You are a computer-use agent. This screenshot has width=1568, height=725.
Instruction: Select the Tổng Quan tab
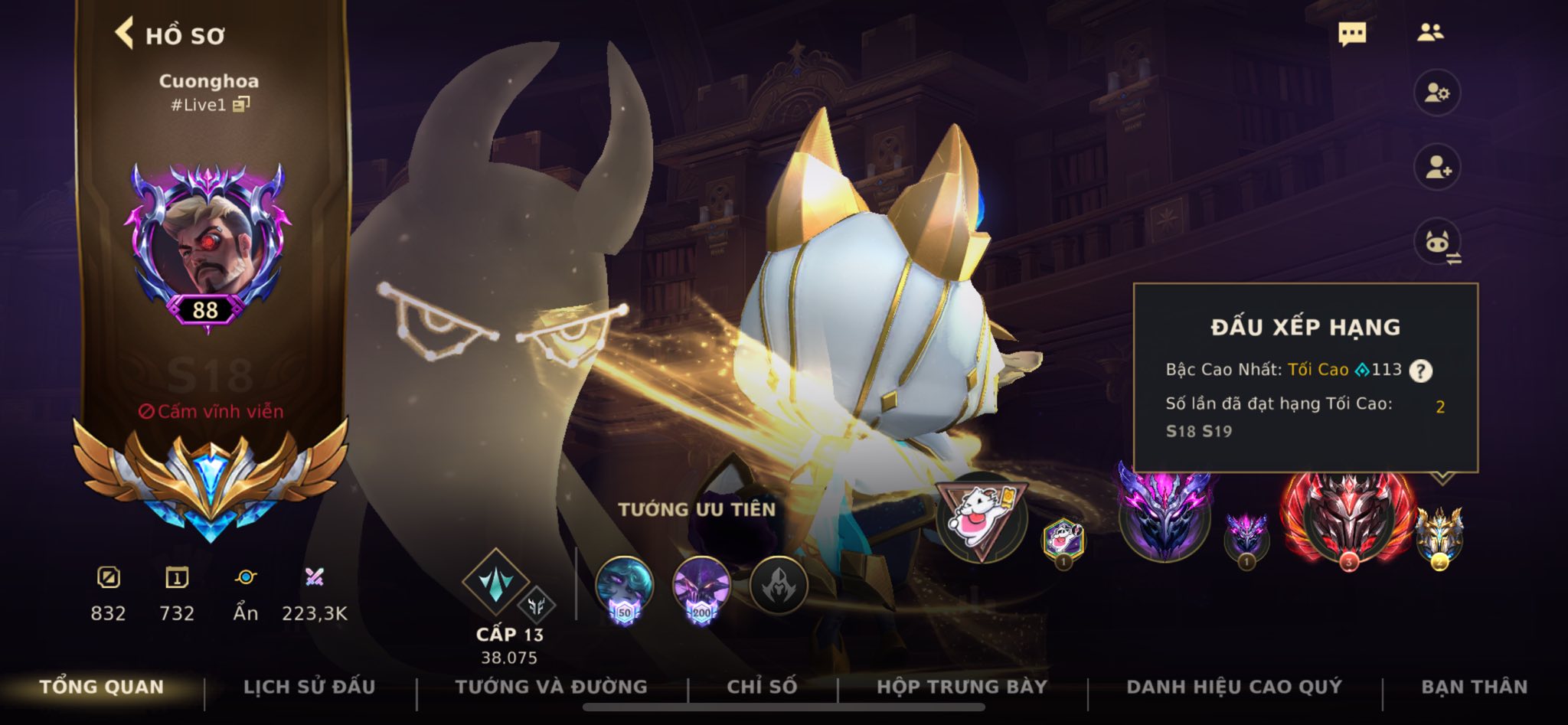(102, 687)
